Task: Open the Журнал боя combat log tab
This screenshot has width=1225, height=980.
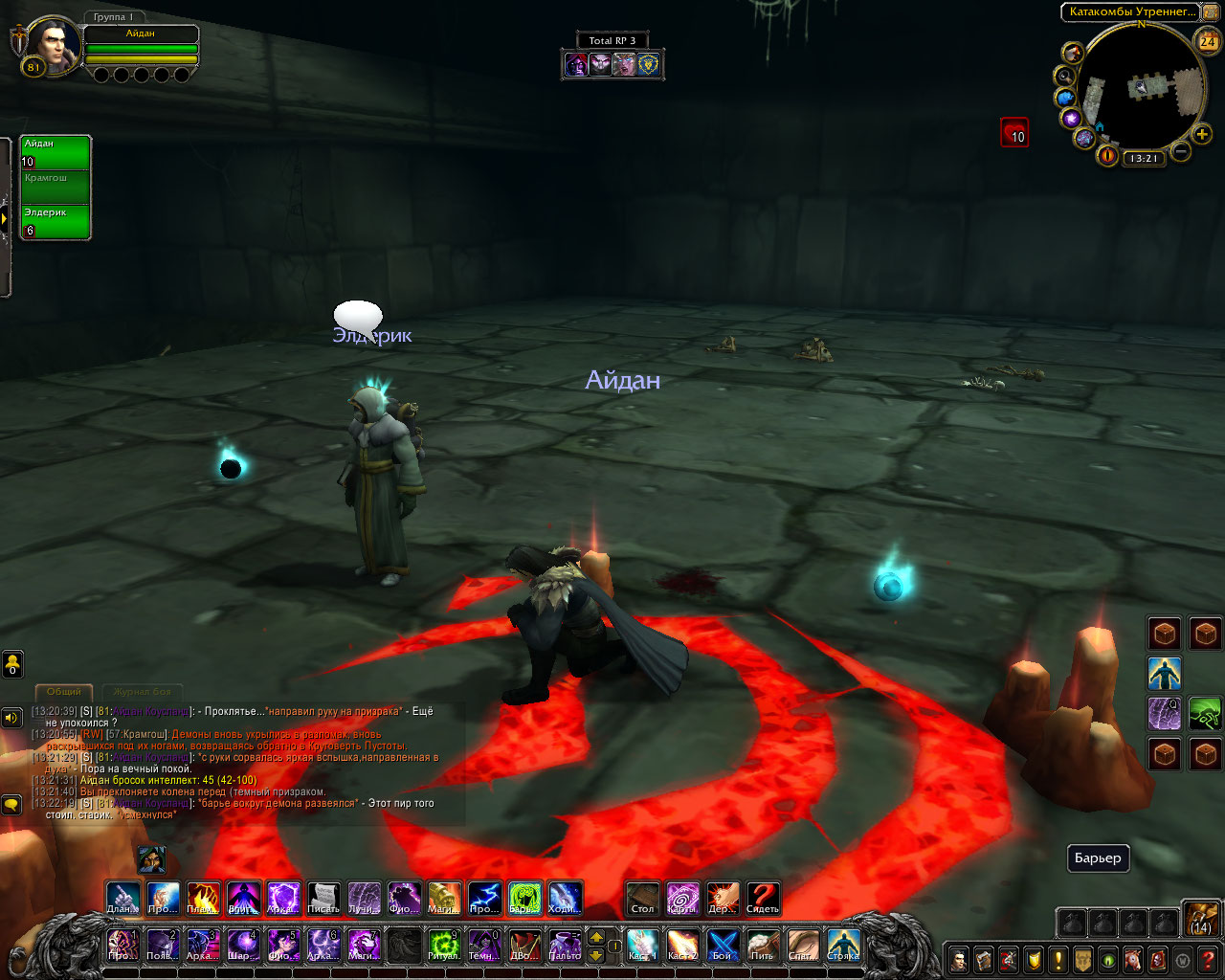Action: coord(142,691)
